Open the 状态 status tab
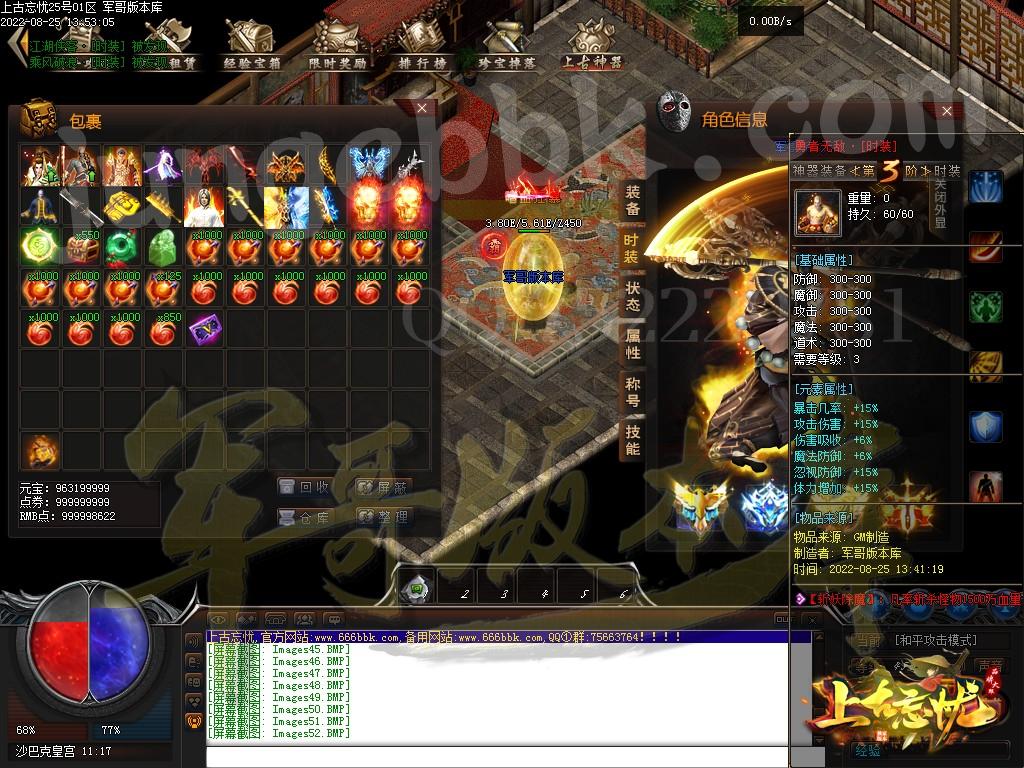This screenshot has height=768, width=1024. coord(632,296)
